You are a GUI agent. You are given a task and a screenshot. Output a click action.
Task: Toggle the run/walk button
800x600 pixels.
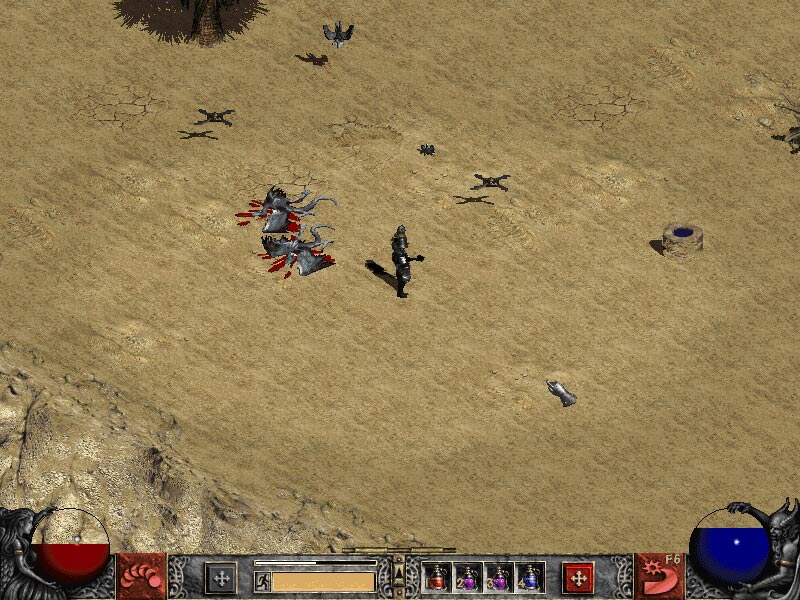pos(262,580)
